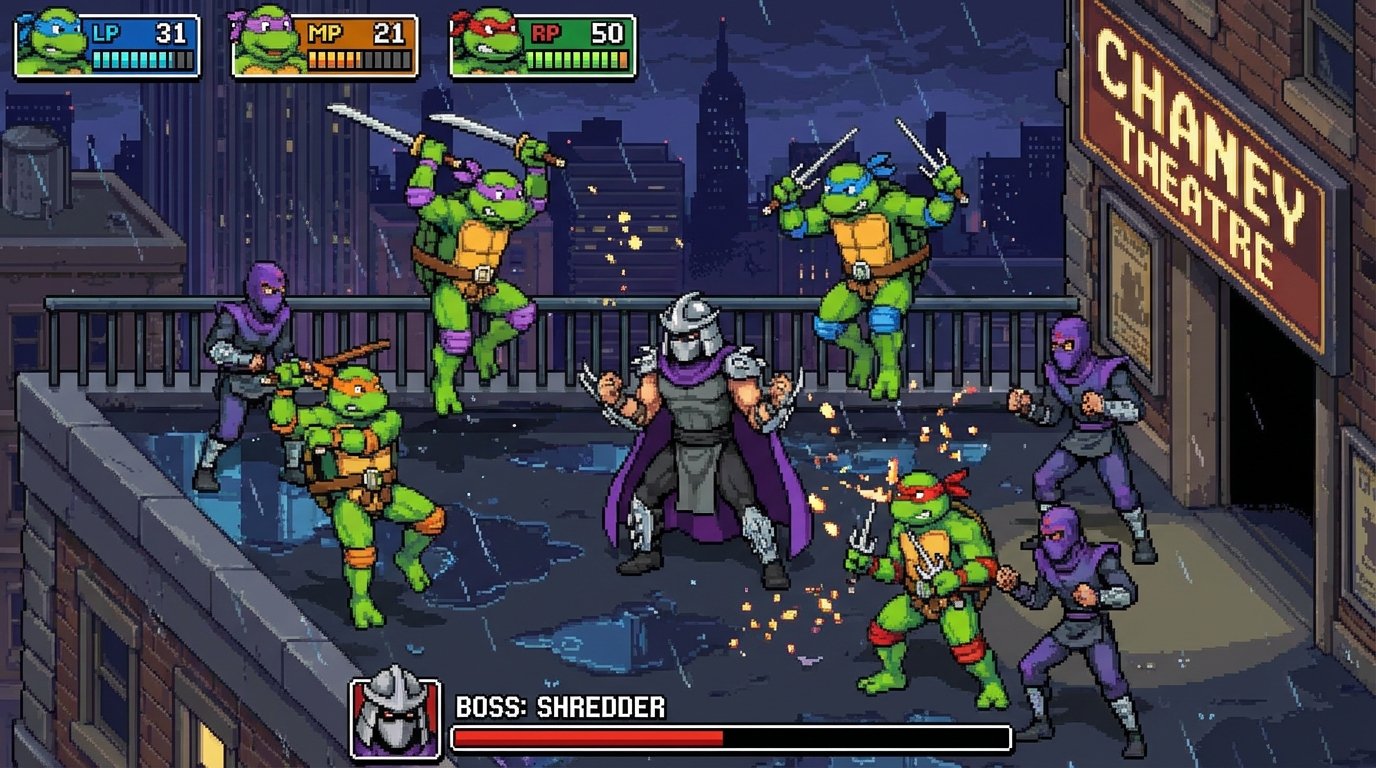Image resolution: width=1376 pixels, height=768 pixels.
Task: Toggle Leonardo's blue energy meter
Action: [x=139, y=60]
